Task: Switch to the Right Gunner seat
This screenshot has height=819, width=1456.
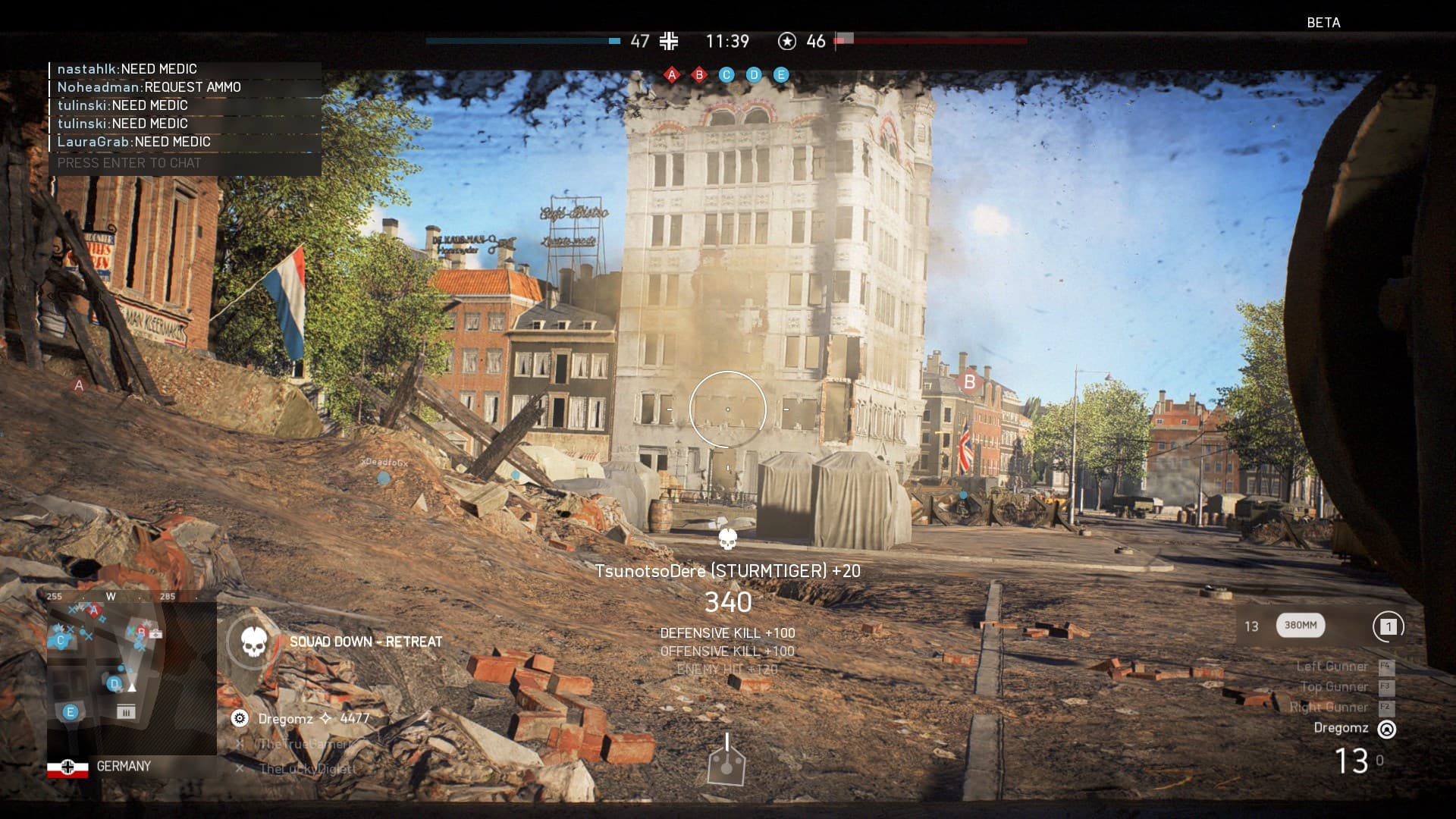Action: [1329, 708]
